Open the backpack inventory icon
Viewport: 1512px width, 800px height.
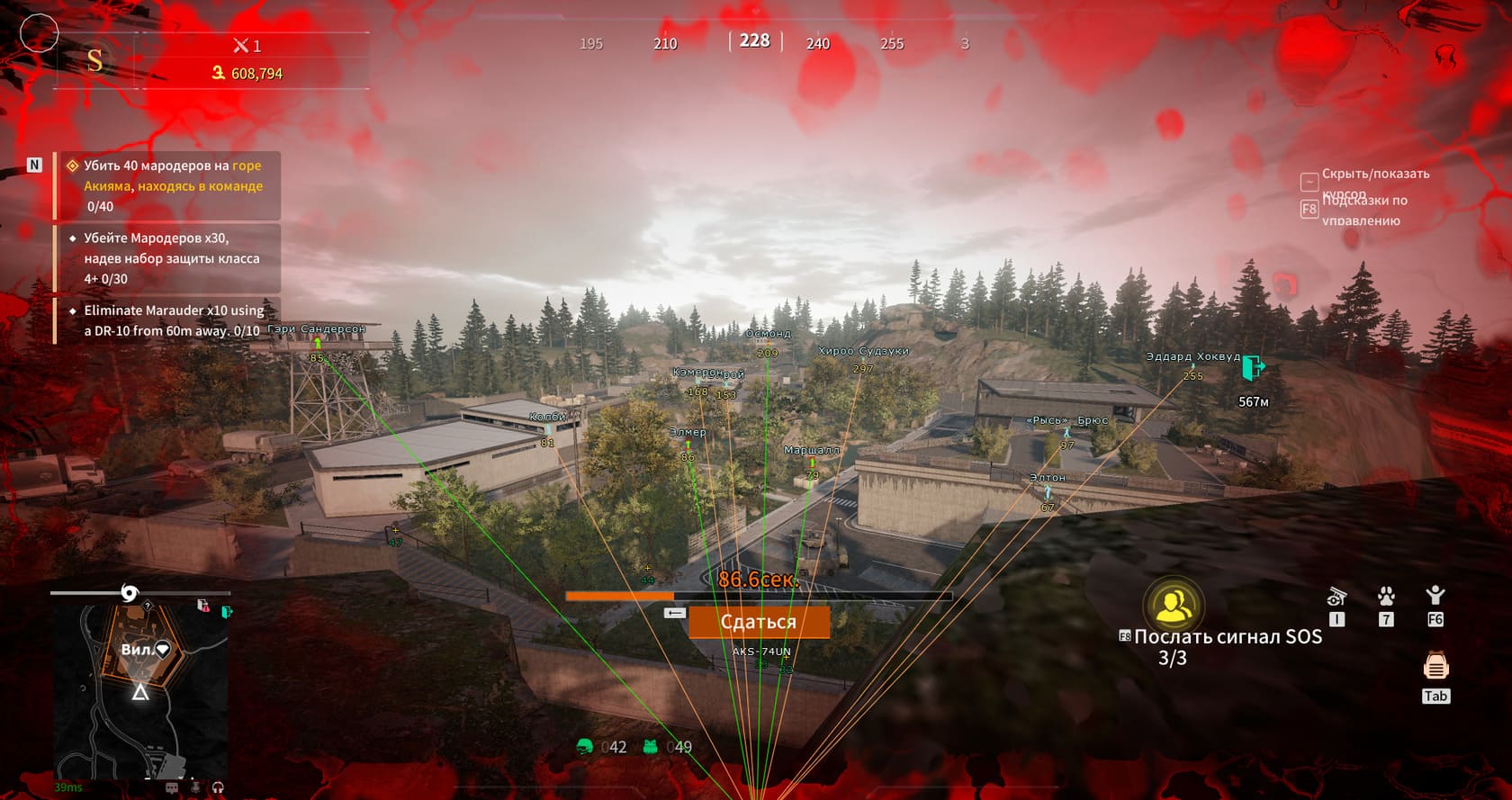click(1435, 667)
